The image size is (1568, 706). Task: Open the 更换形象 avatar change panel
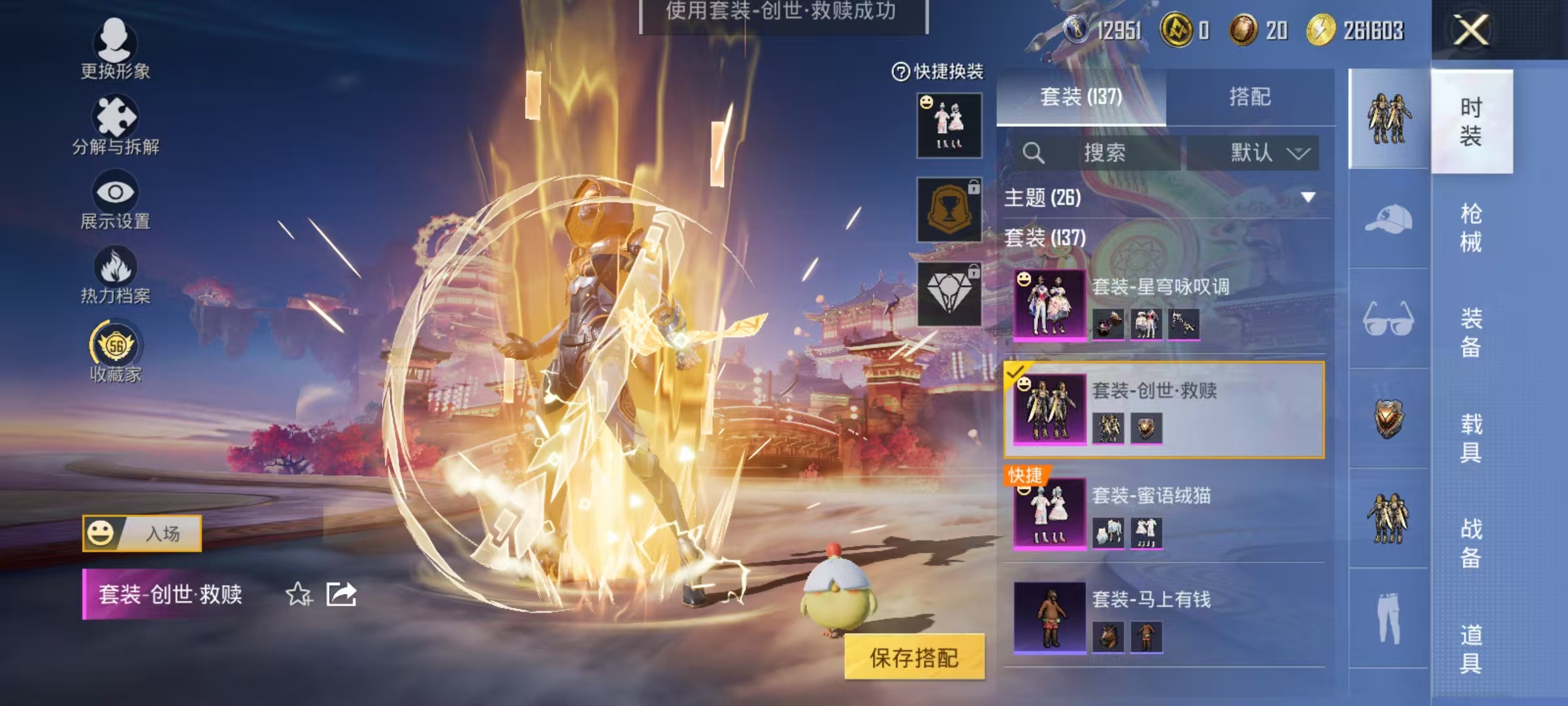[116, 49]
